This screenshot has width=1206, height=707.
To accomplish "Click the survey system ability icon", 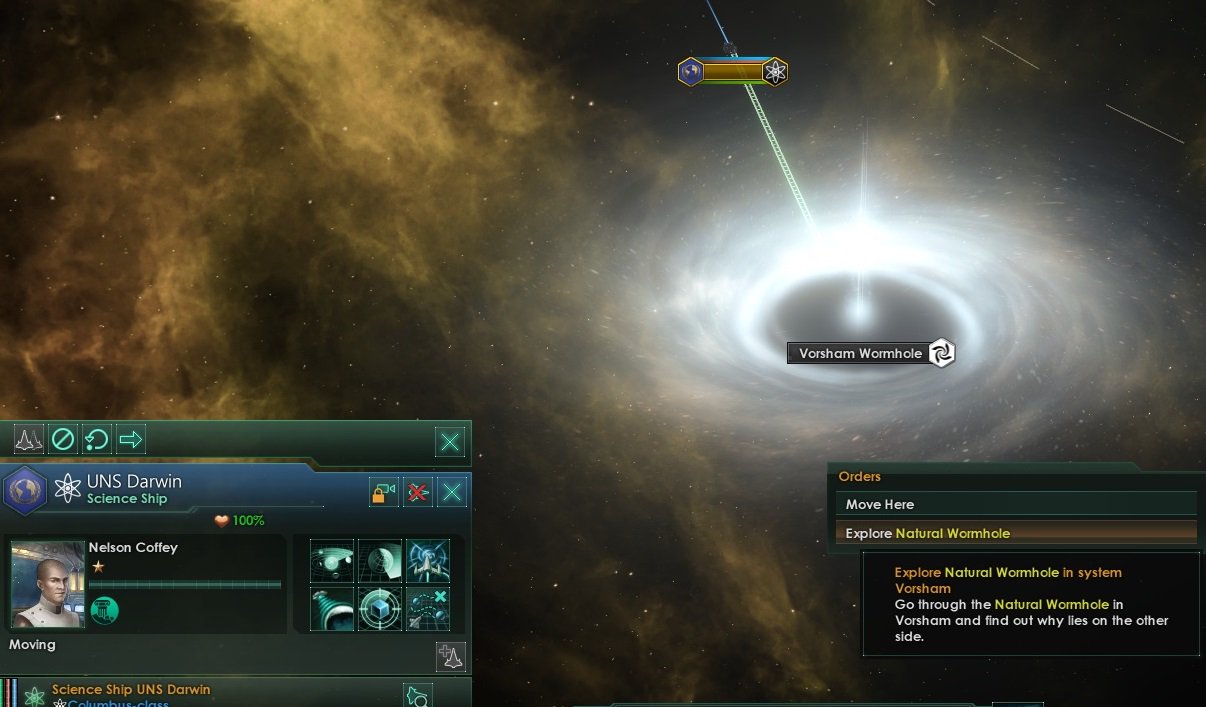I will 332,561.
